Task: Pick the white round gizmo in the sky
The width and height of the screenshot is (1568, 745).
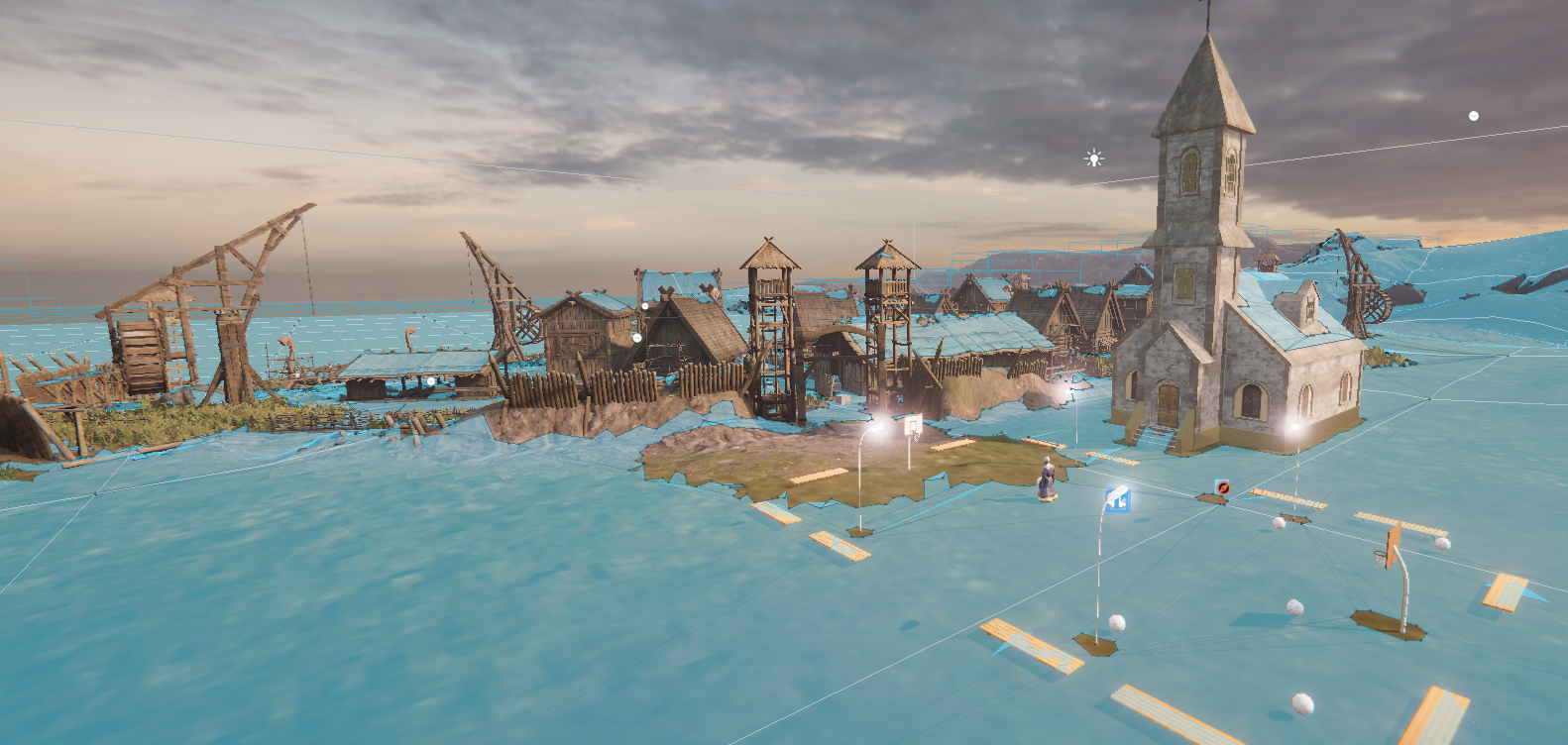Action: [1474, 116]
